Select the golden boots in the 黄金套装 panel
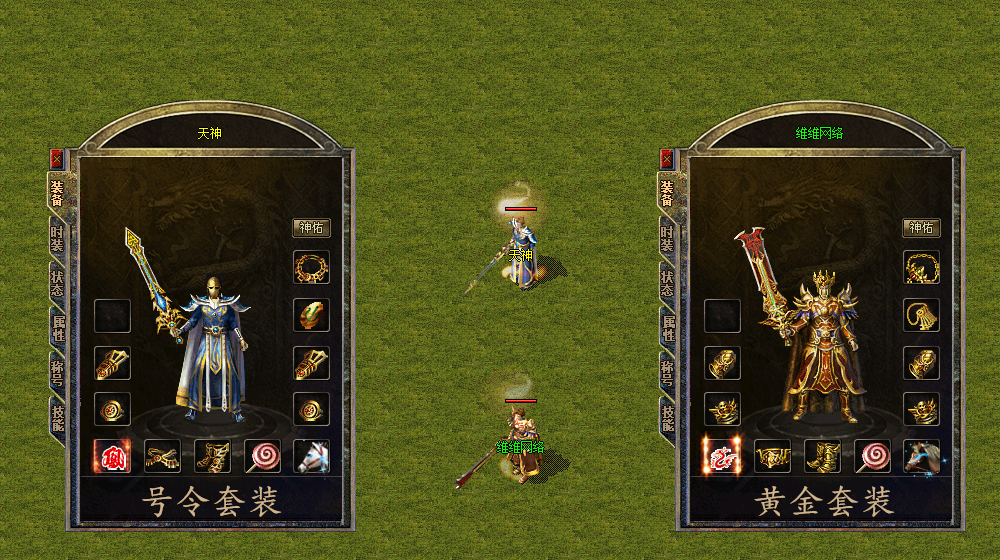Viewport: 1000px width, 560px height. coord(822,456)
